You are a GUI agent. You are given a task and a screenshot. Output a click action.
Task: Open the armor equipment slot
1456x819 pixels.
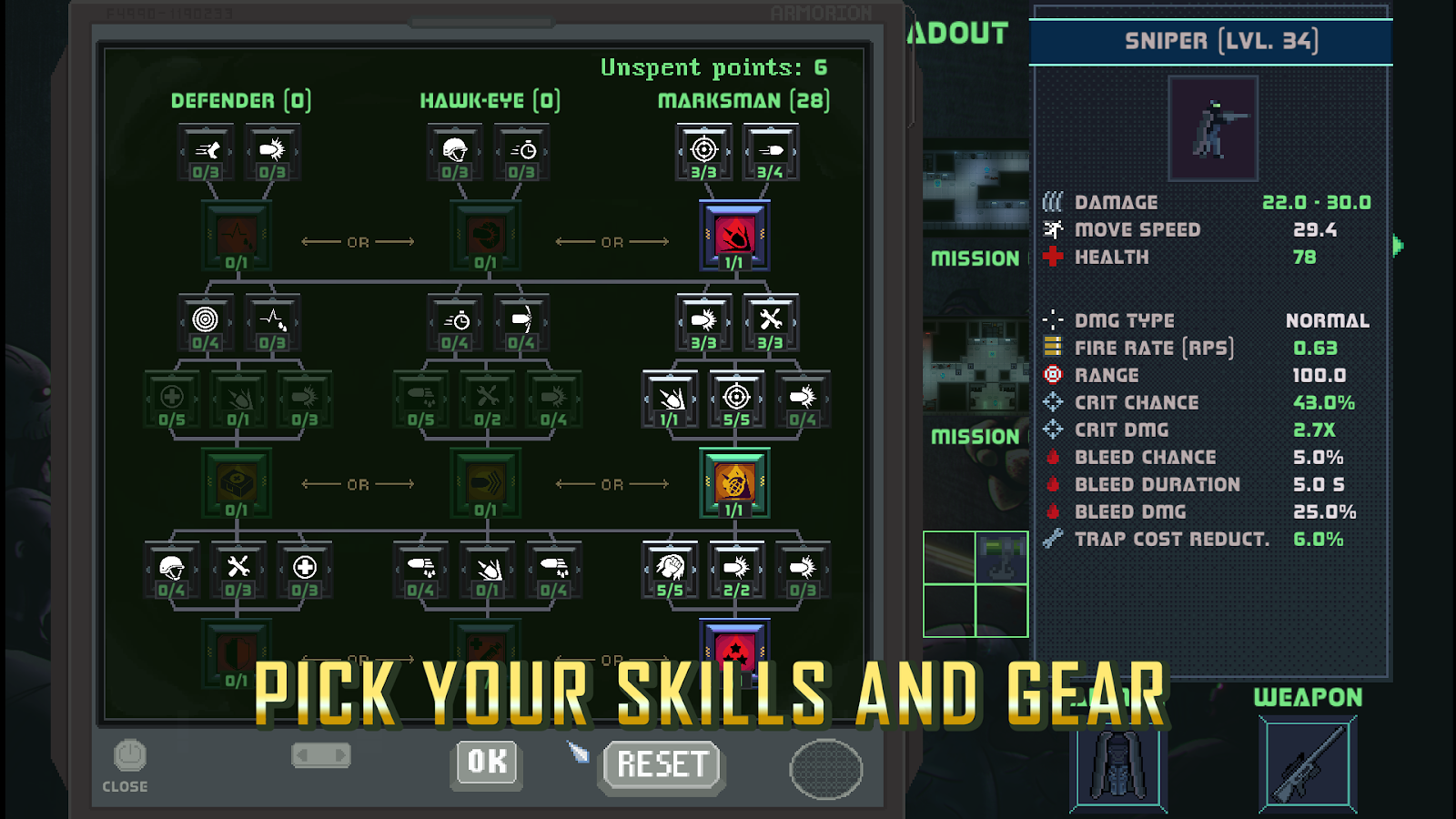pos(1118,763)
